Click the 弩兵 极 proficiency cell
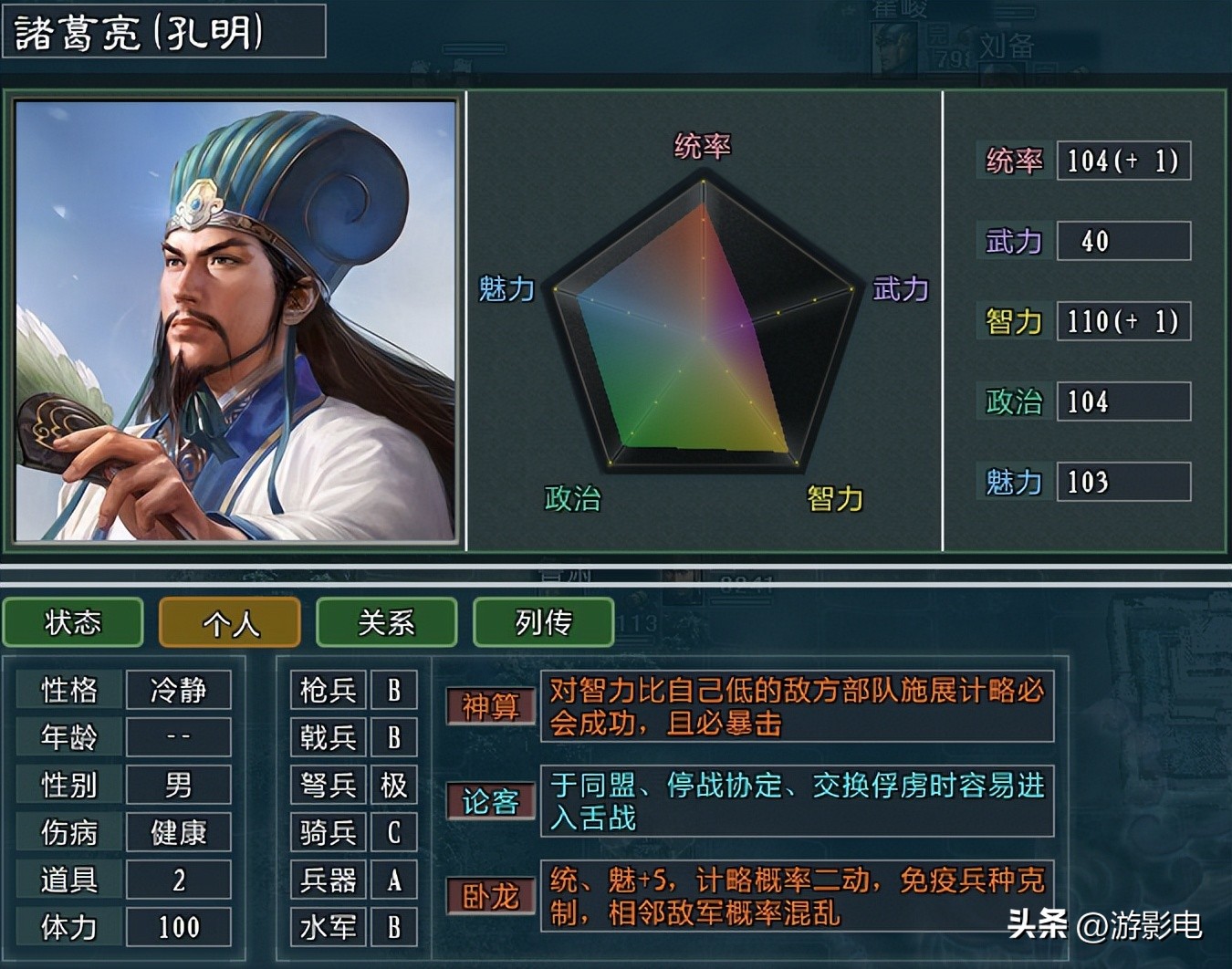The width and height of the screenshot is (1232, 969). [353, 785]
